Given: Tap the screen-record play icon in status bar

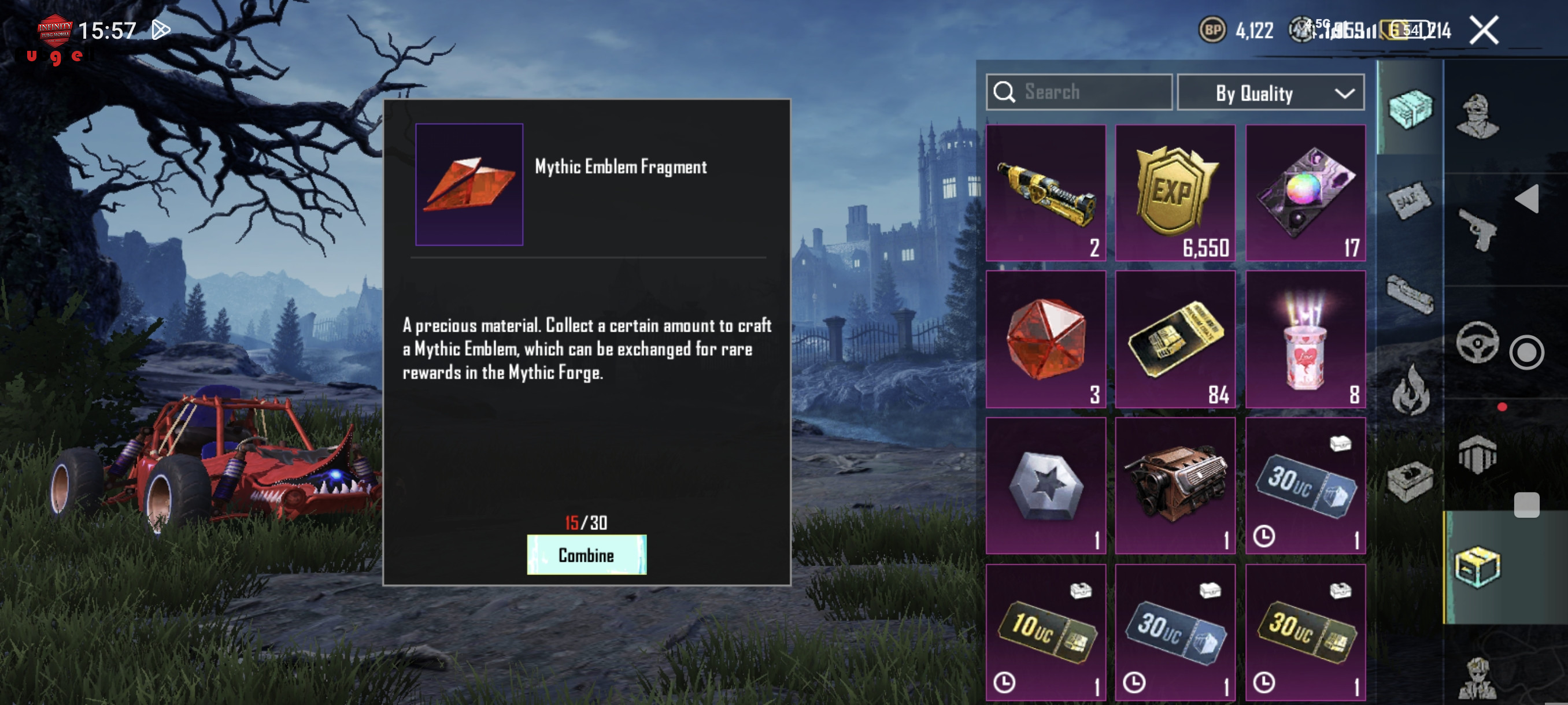Looking at the screenshot, I should pyautogui.click(x=161, y=30).
